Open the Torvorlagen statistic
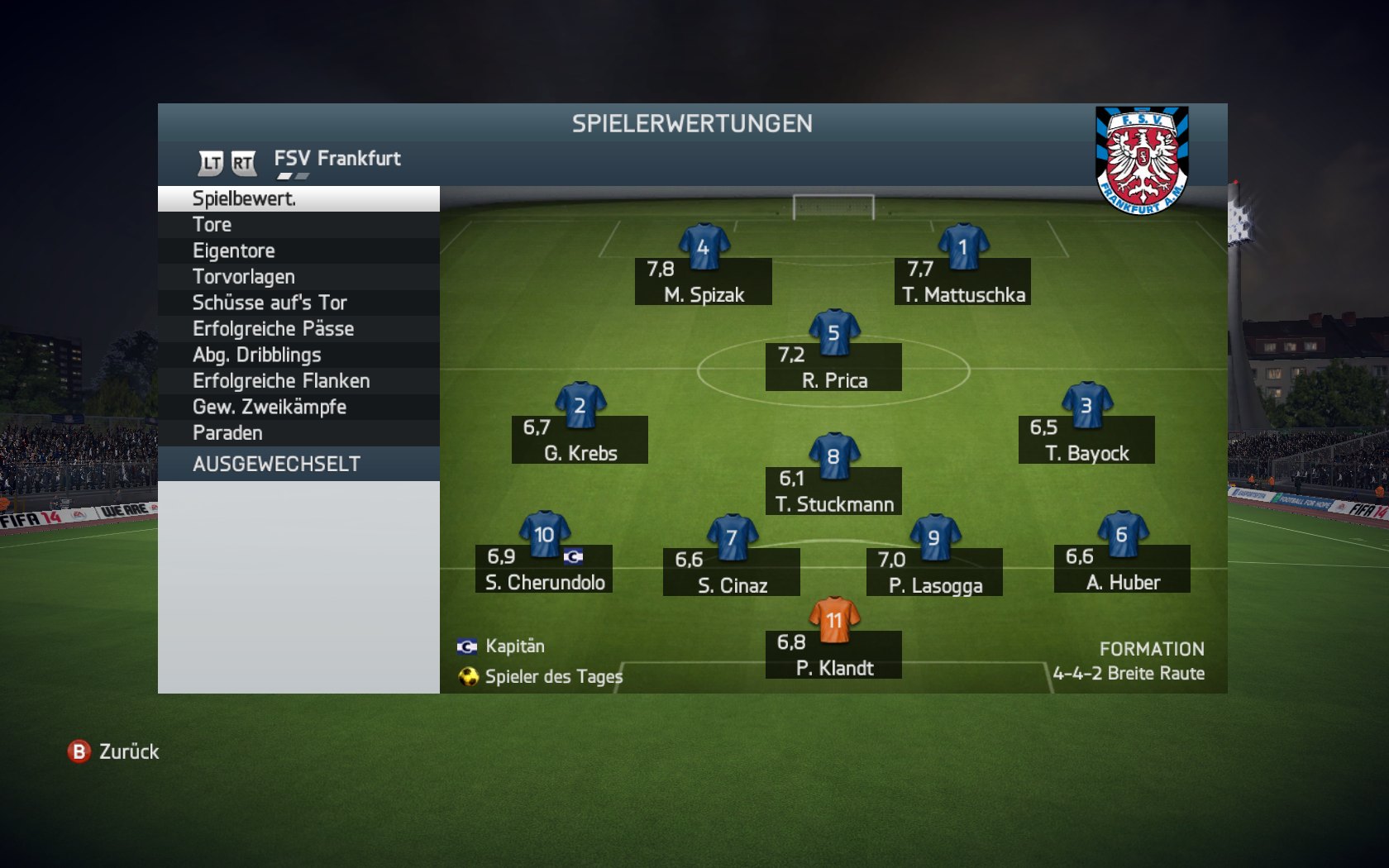Image resolution: width=1389 pixels, height=868 pixels. click(x=298, y=277)
